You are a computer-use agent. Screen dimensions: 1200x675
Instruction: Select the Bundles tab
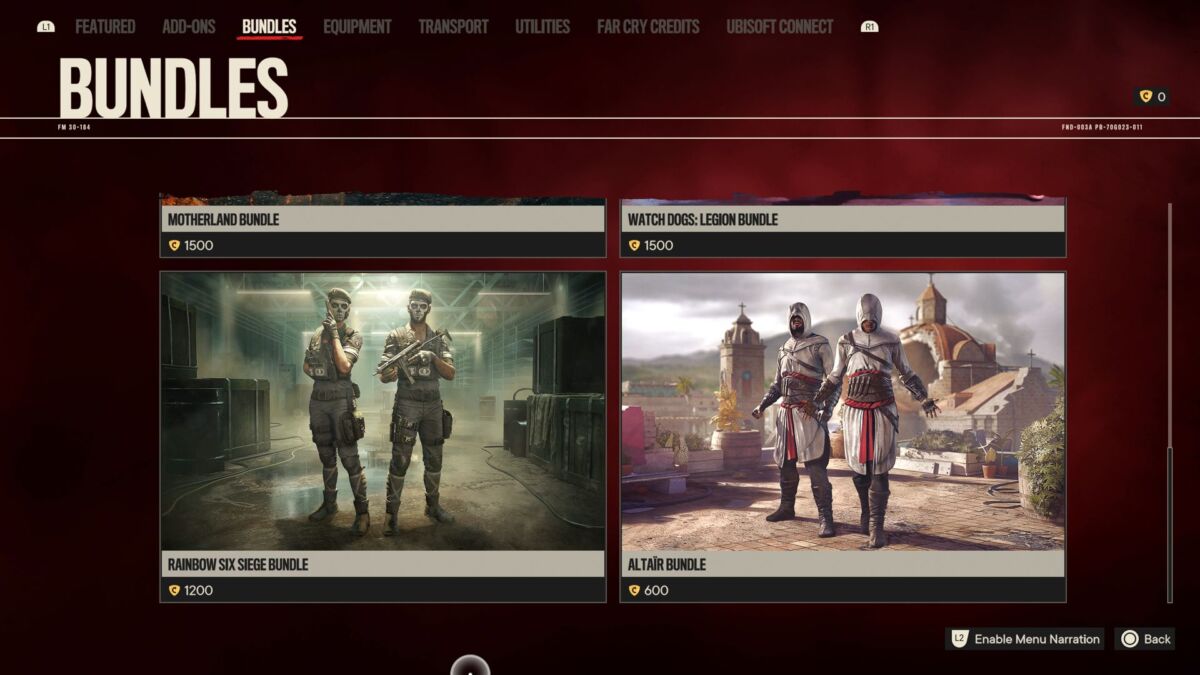pos(269,27)
